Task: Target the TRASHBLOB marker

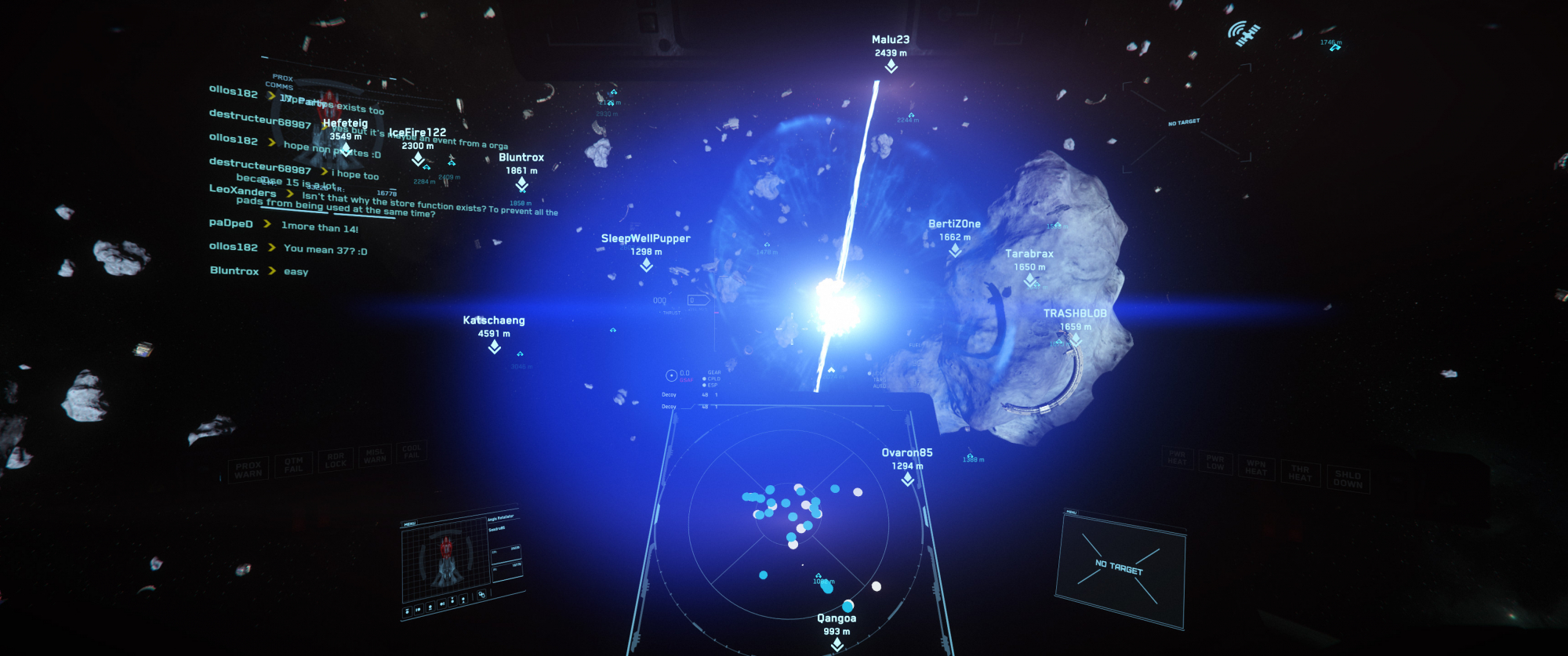Action: pyautogui.click(x=1076, y=339)
